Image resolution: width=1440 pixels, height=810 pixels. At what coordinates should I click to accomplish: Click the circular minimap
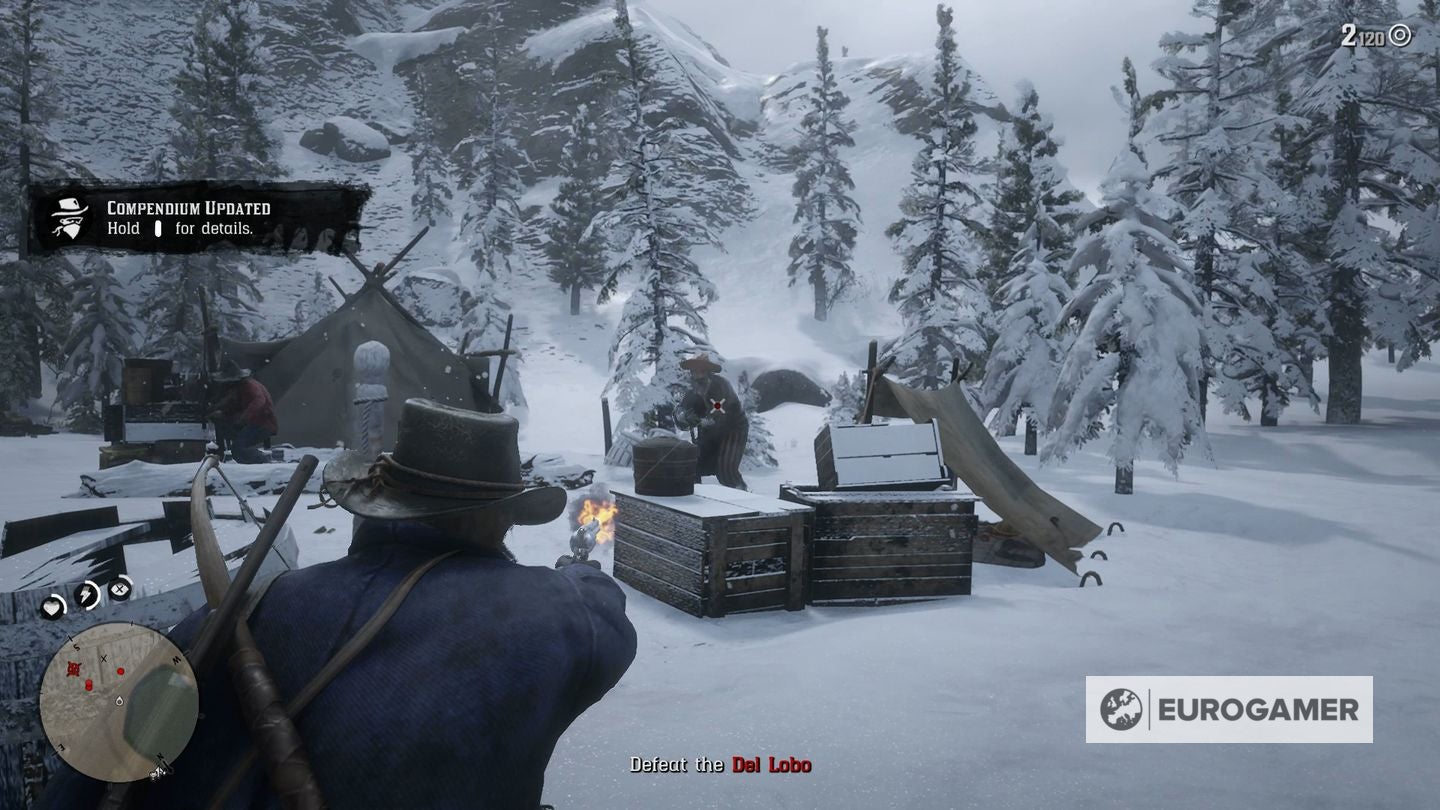(118, 701)
